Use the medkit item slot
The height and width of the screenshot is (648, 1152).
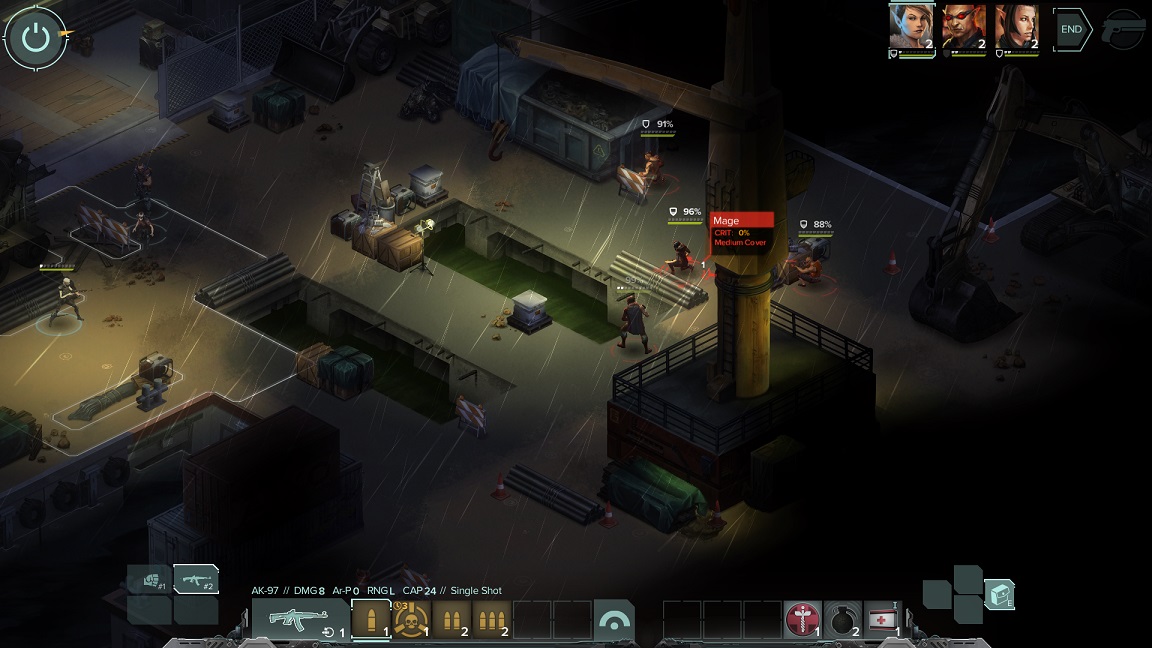[x=882, y=619]
